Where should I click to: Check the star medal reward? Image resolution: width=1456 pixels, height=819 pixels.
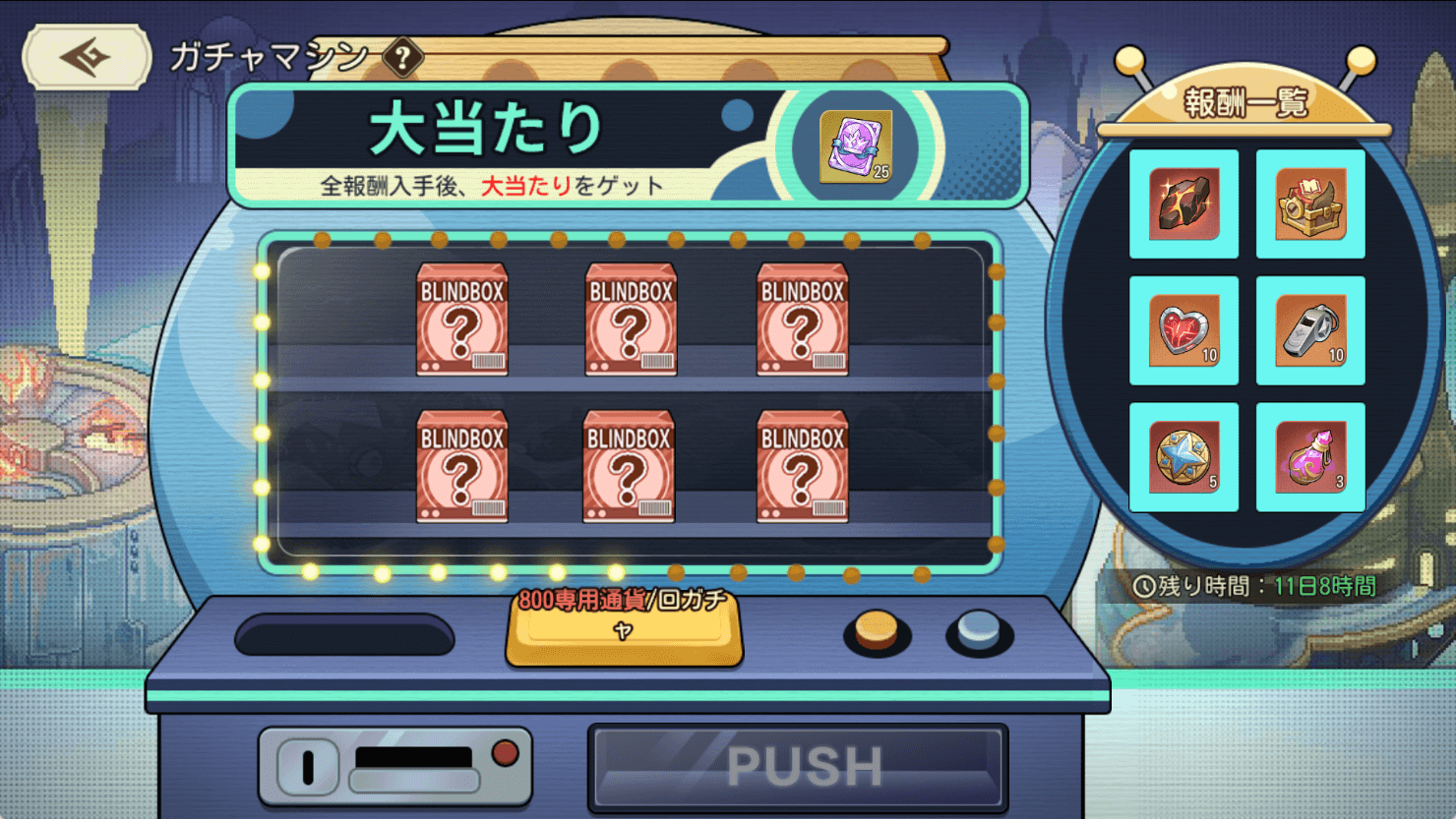click(1183, 456)
